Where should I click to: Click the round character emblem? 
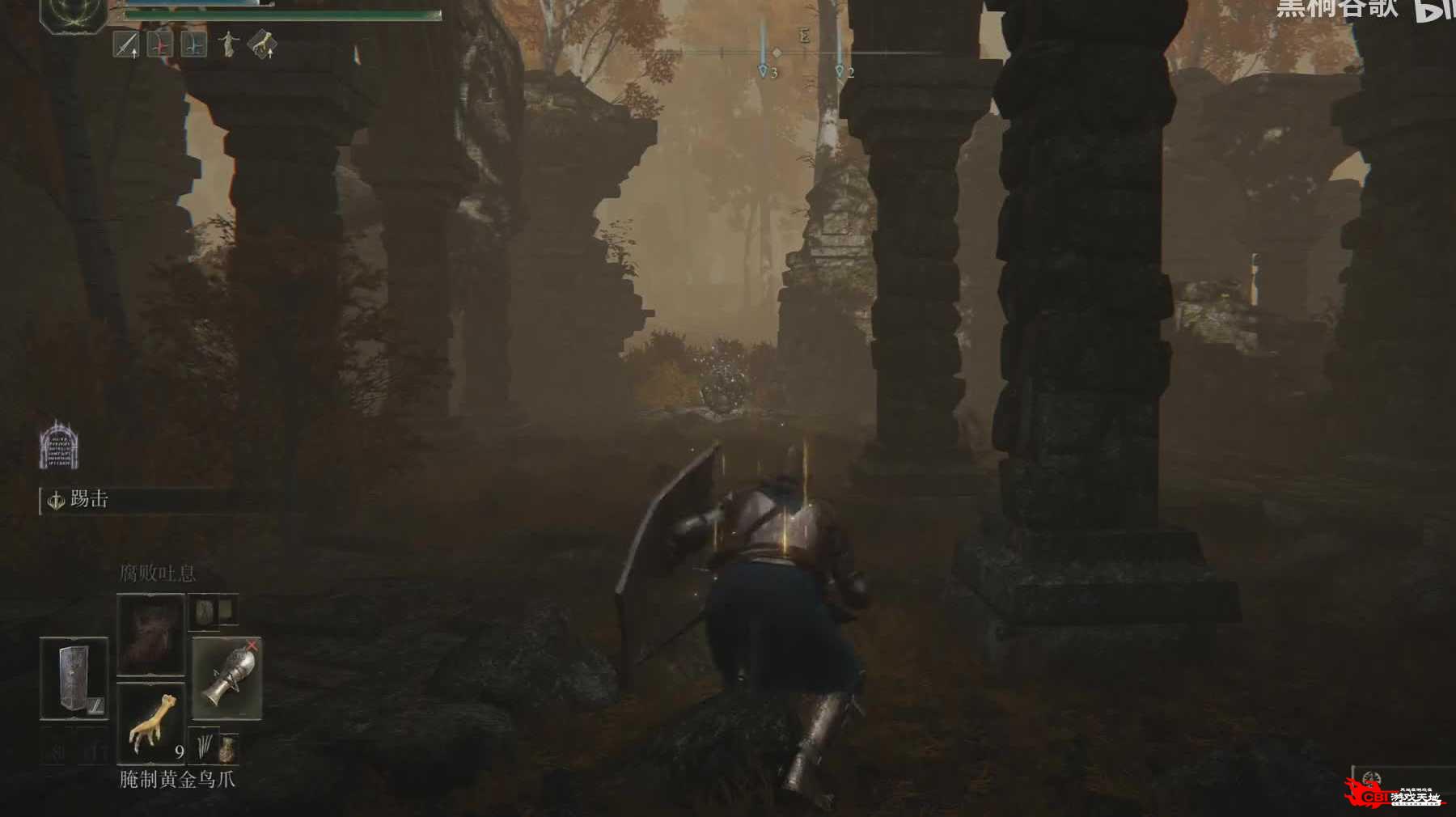(x=73, y=14)
